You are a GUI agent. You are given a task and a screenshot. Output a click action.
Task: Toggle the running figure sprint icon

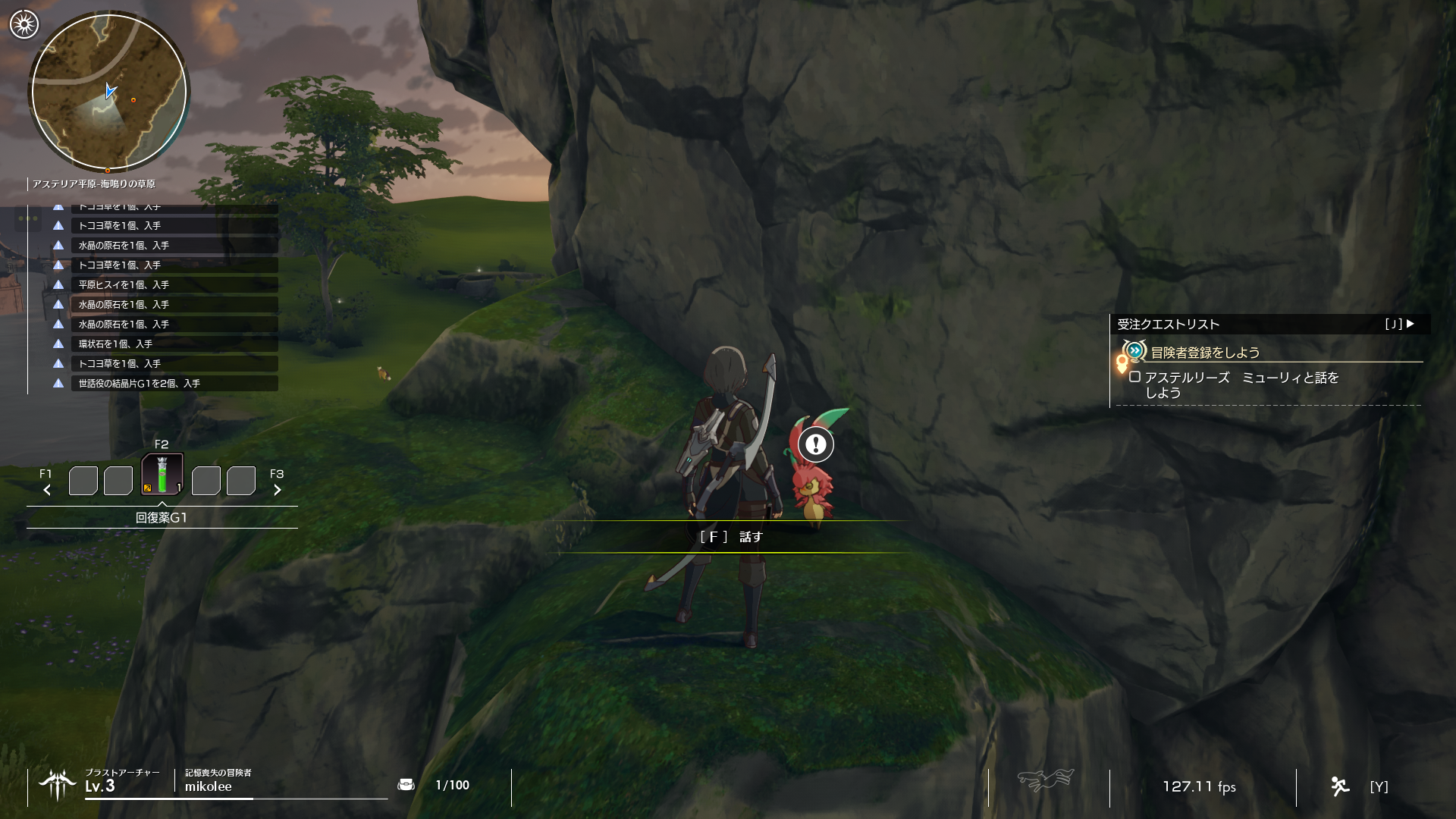tap(1340, 786)
